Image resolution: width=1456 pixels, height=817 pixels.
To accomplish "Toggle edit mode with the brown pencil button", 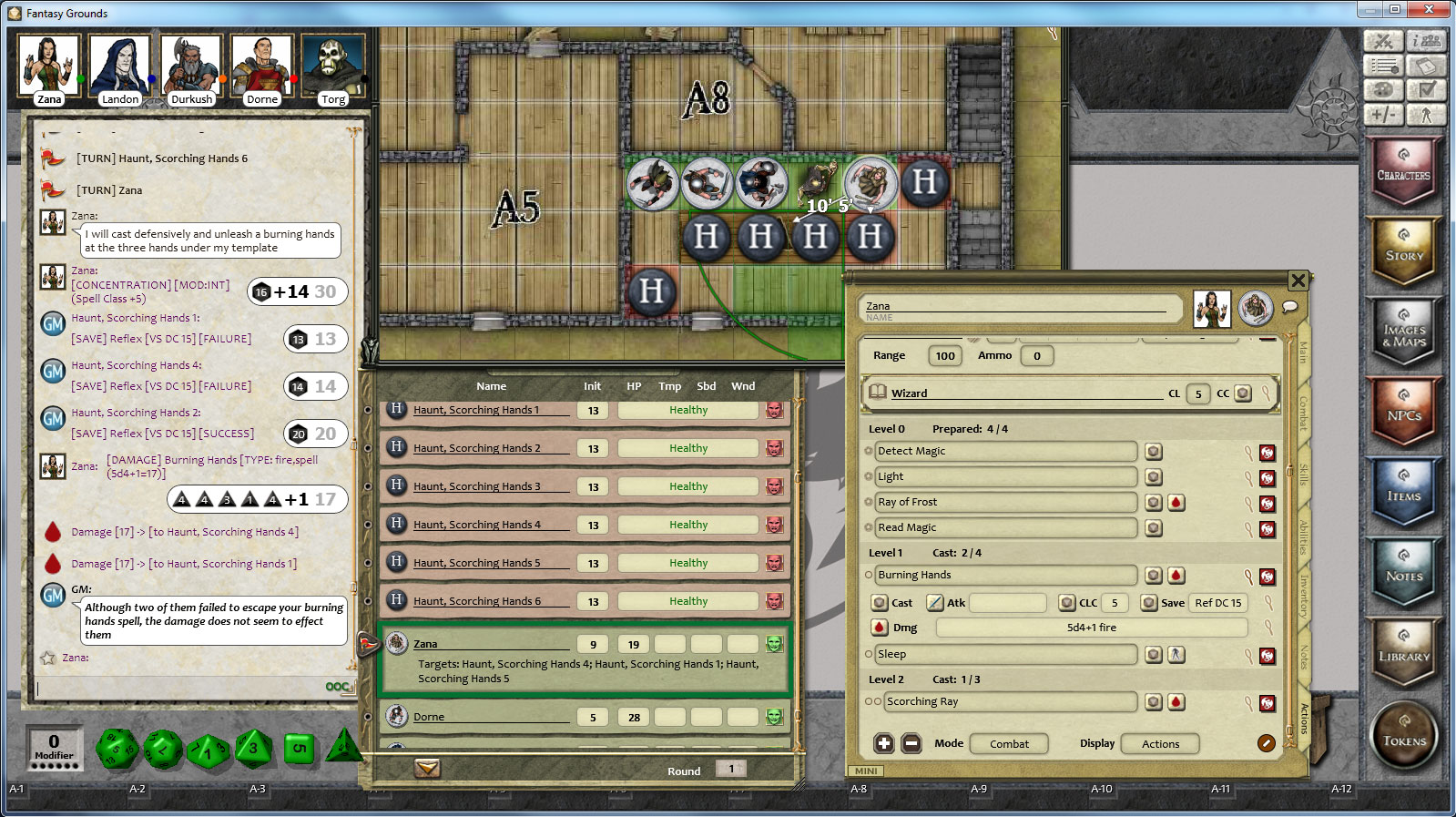I will tap(1265, 743).
